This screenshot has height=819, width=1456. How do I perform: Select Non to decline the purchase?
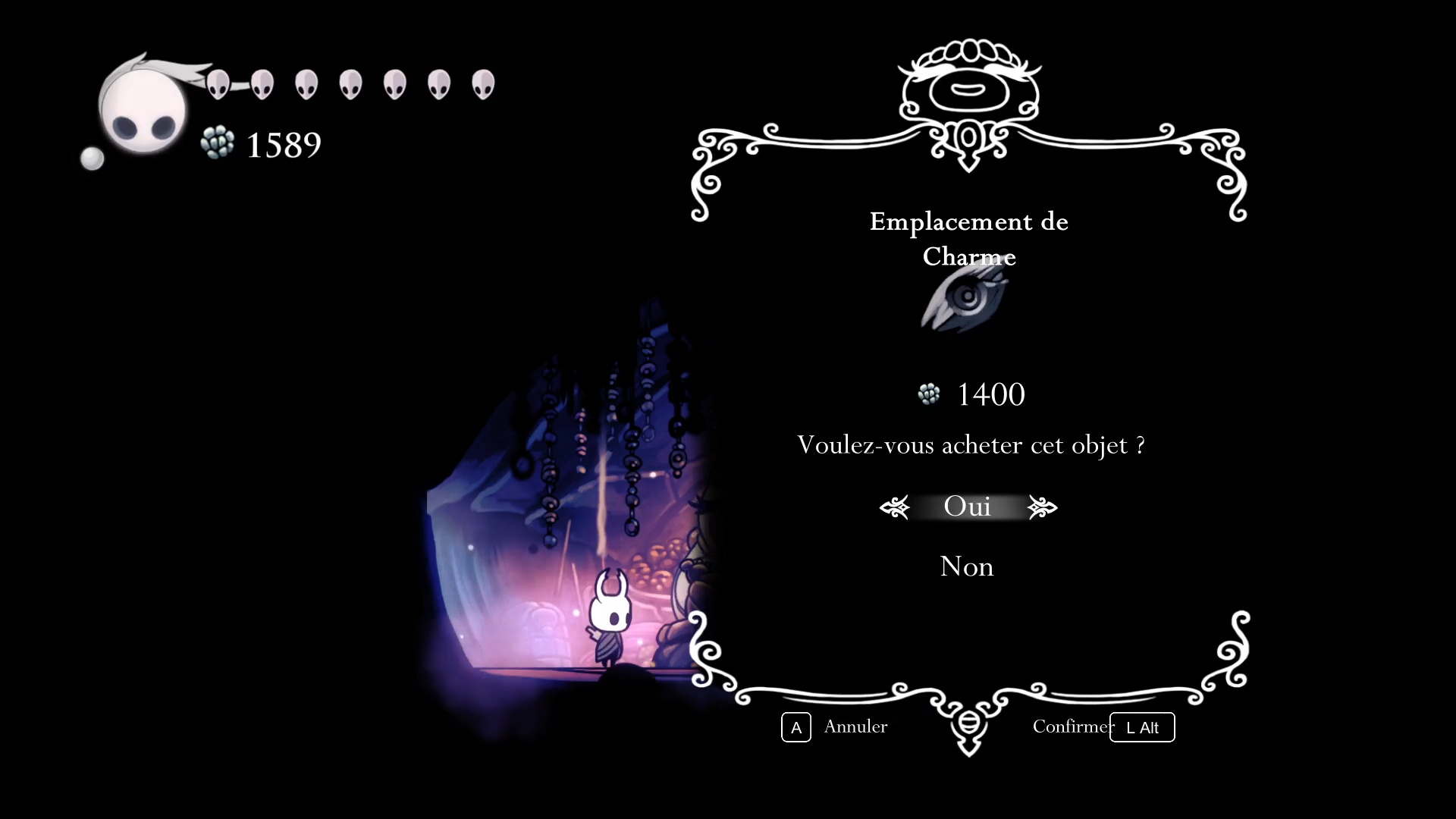(966, 566)
